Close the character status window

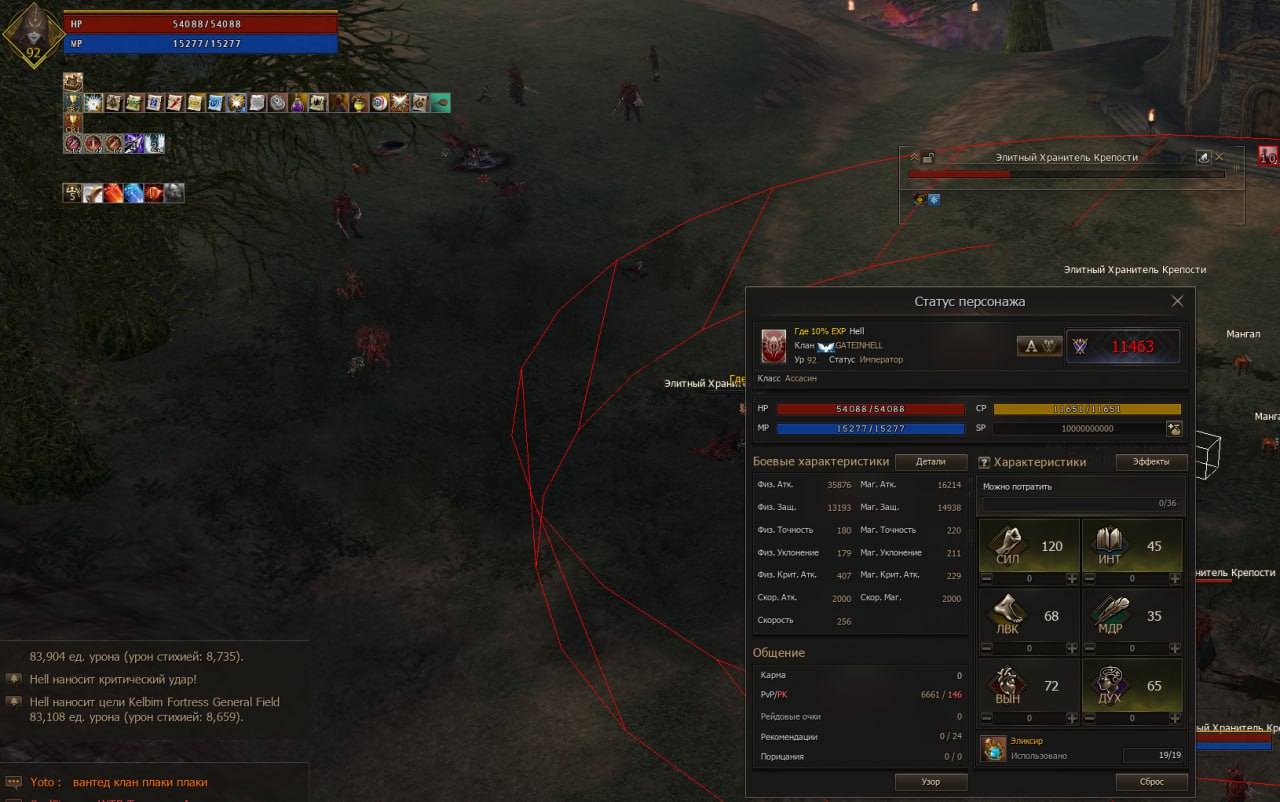[1177, 301]
